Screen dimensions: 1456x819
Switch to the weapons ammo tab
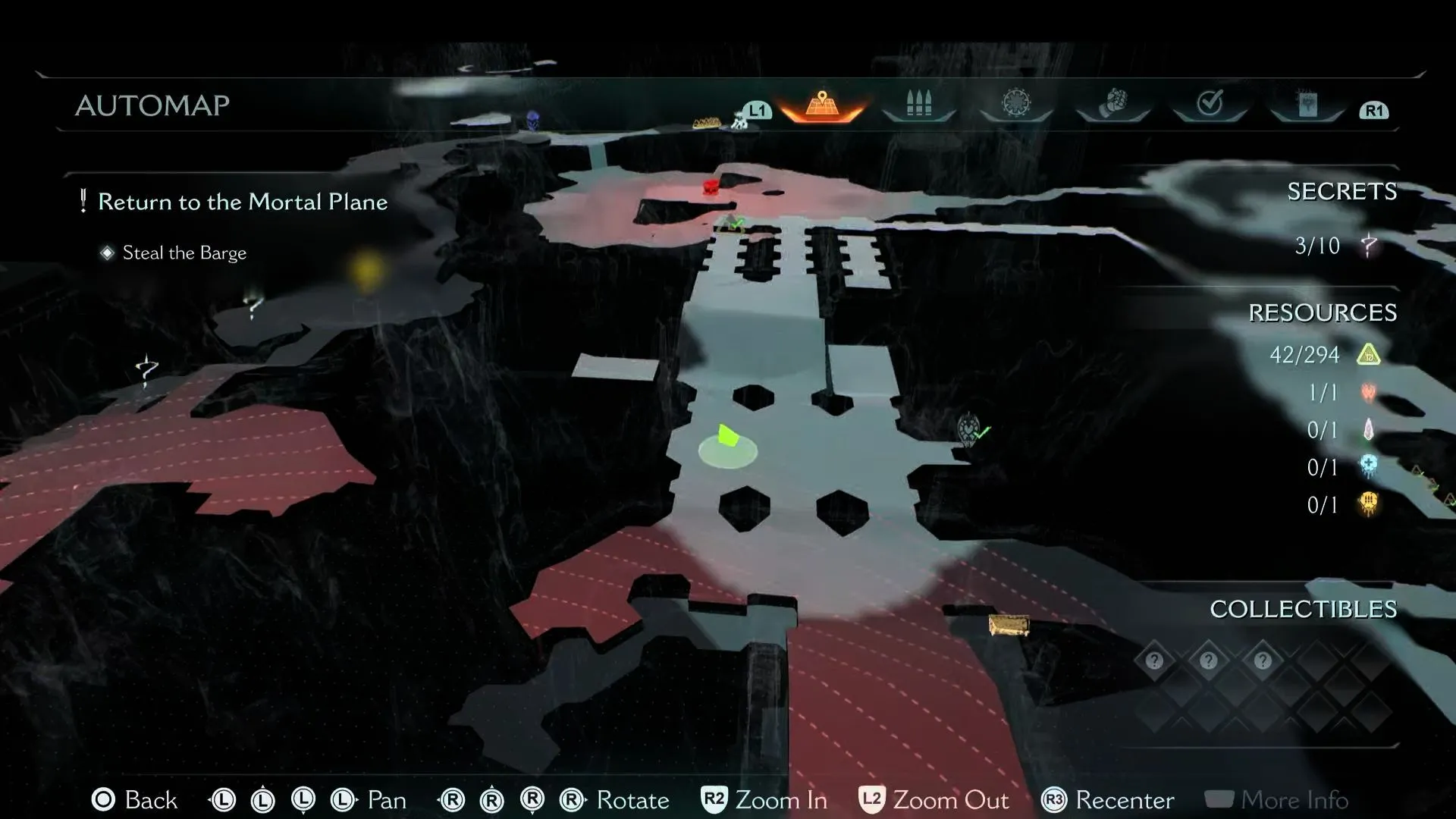(x=918, y=104)
